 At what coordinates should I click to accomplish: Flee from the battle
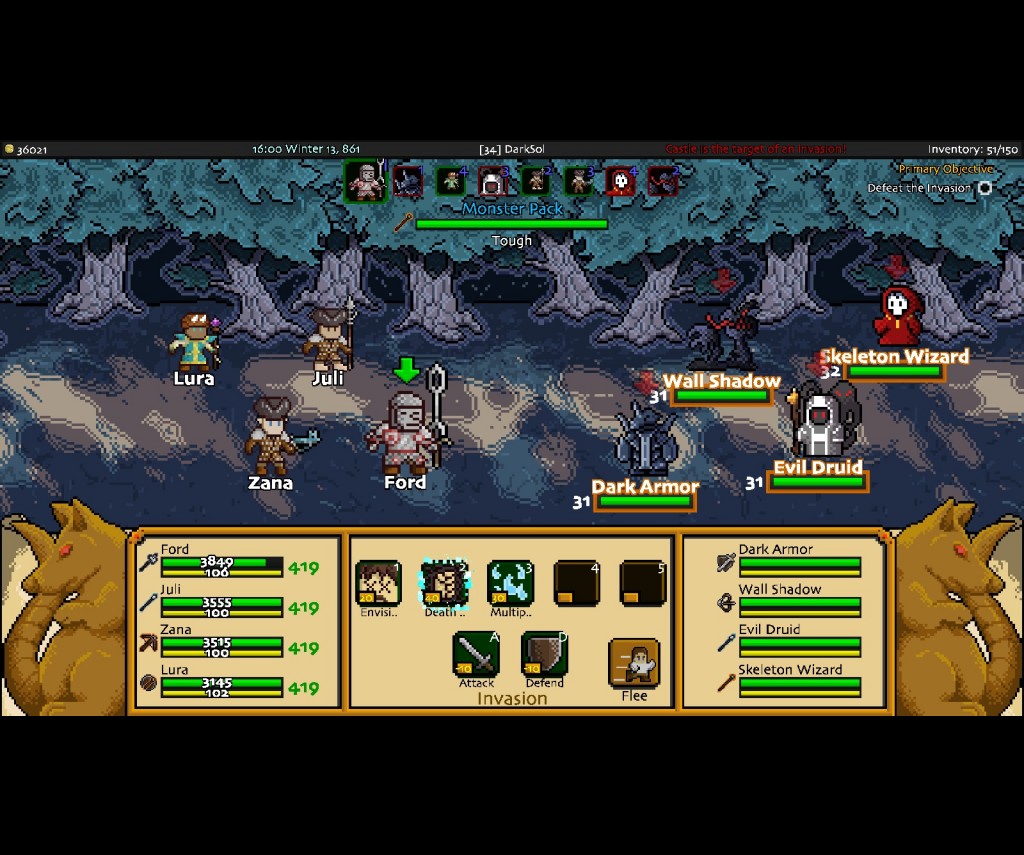point(634,664)
